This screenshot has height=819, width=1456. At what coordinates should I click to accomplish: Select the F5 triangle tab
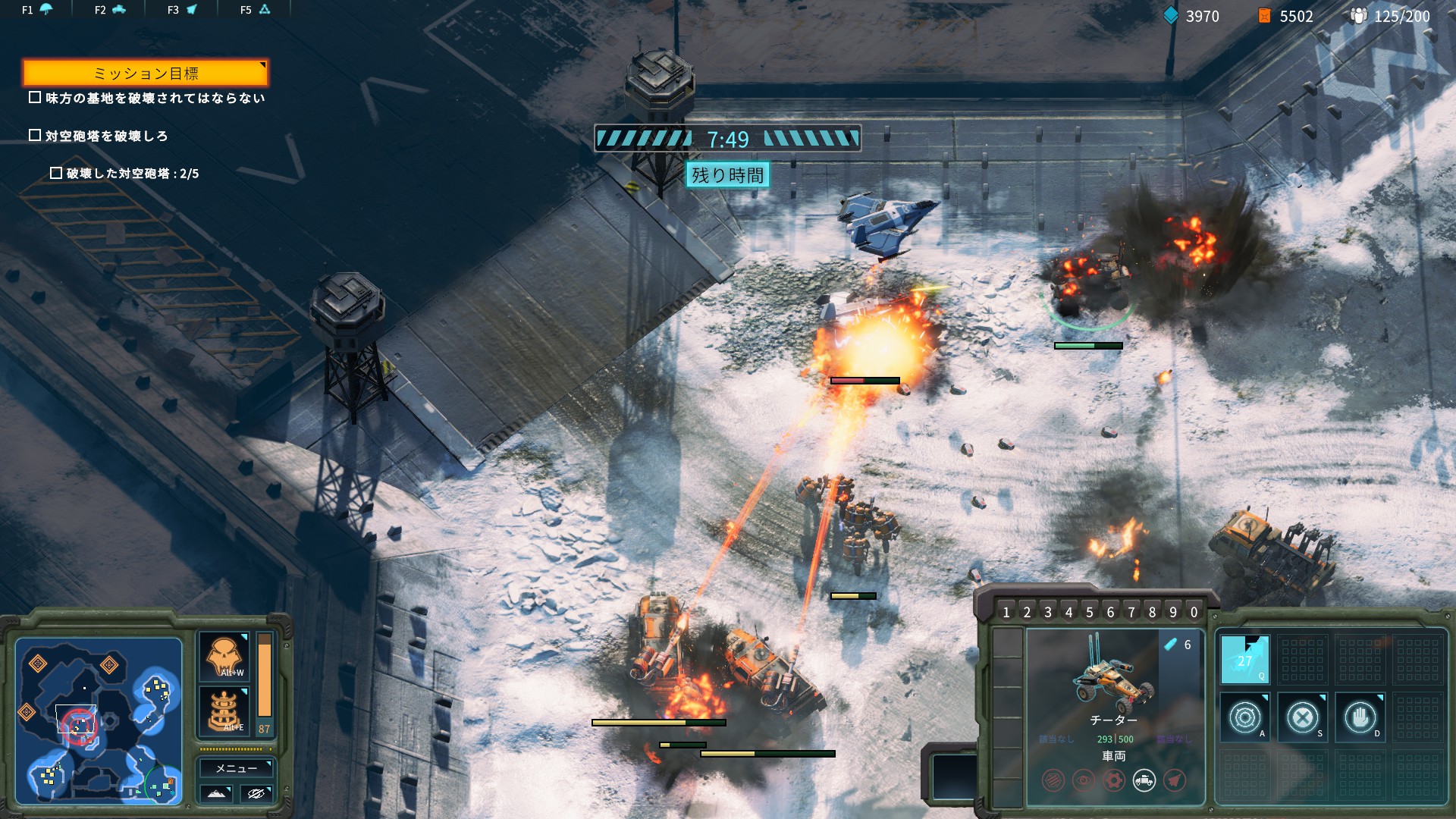tap(255, 10)
